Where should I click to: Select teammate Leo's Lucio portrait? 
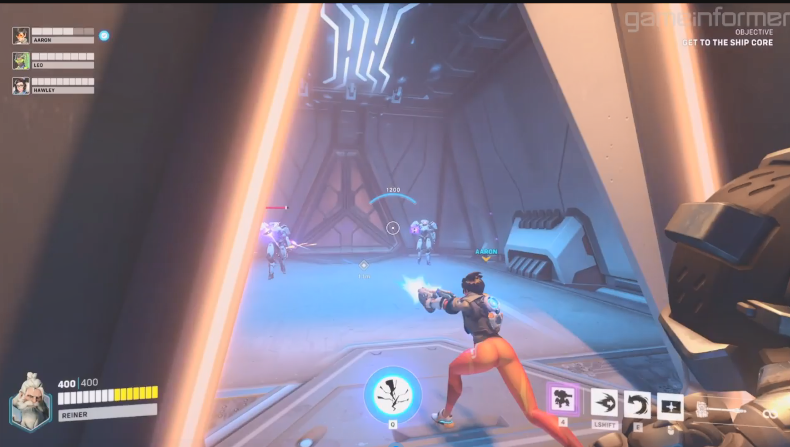coord(20,61)
